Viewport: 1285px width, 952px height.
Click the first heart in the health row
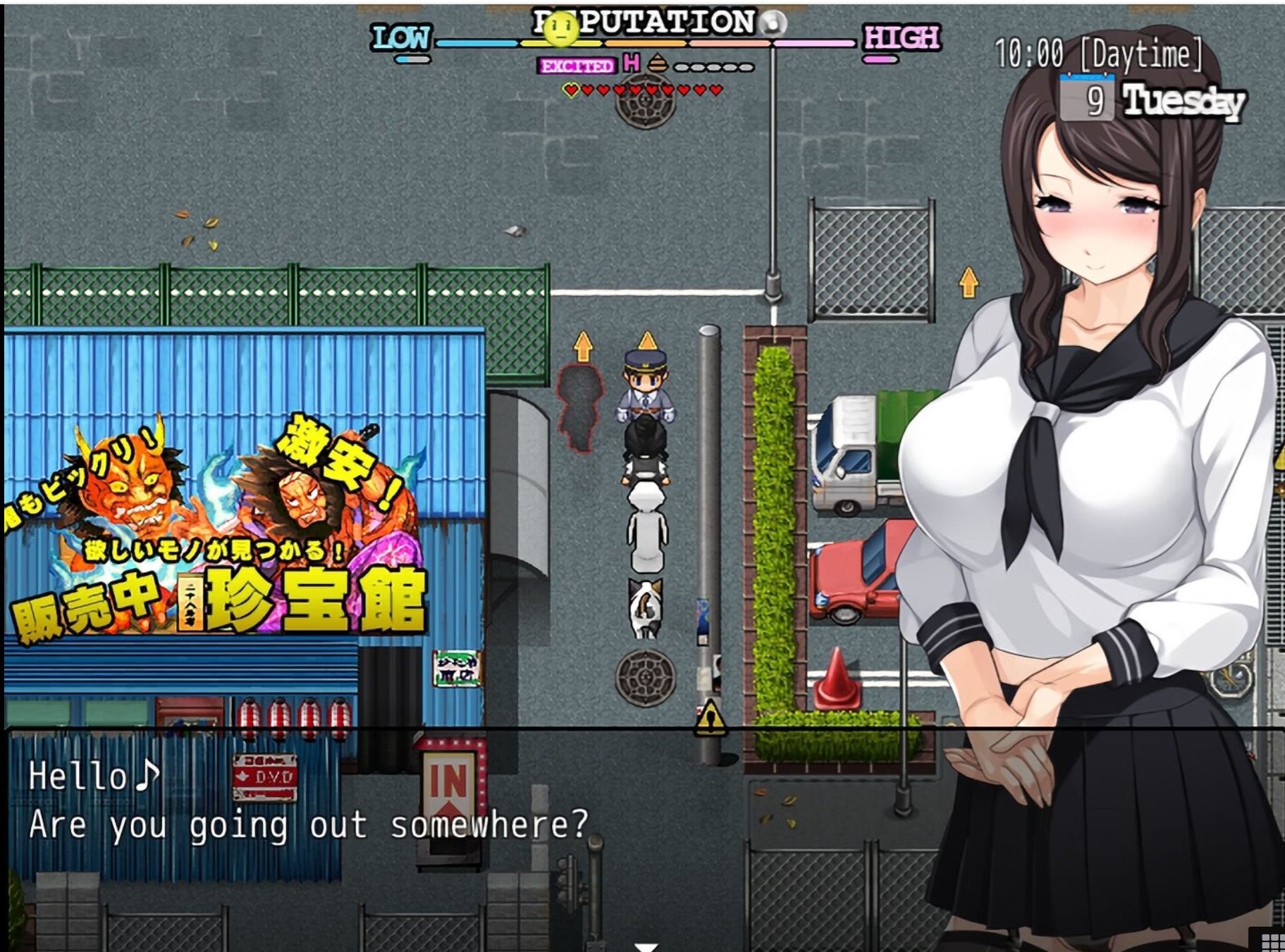571,89
